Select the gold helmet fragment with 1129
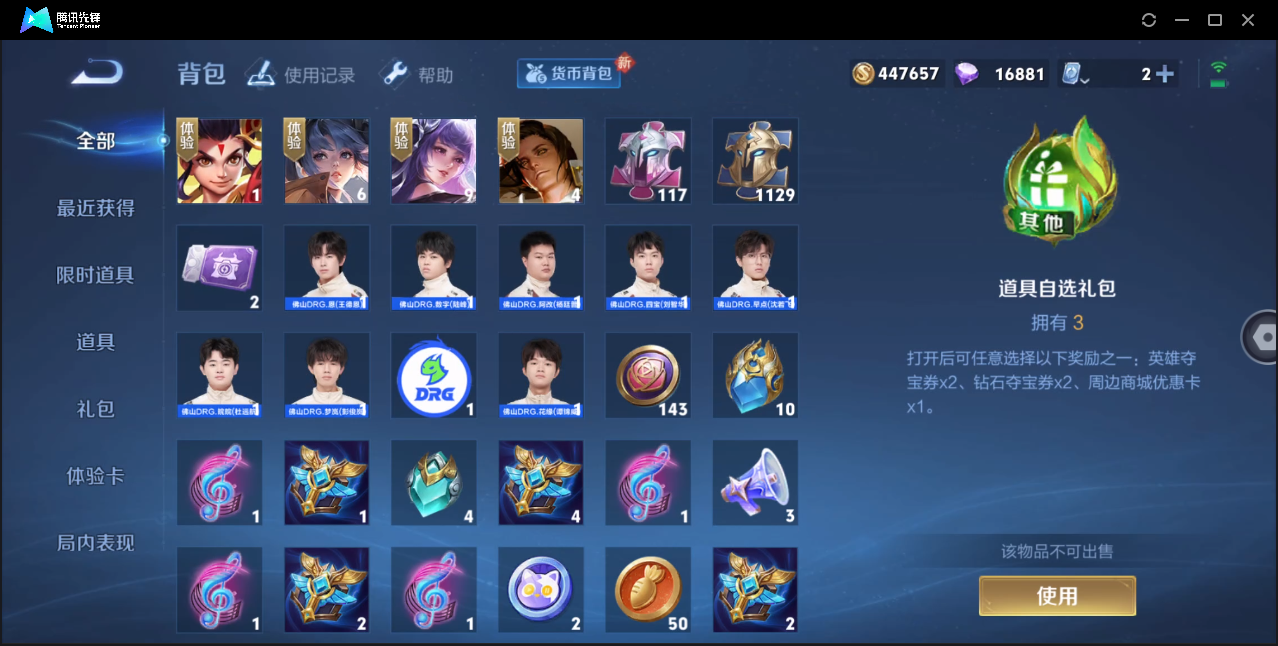Screen dimensions: 1278x646 point(755,161)
